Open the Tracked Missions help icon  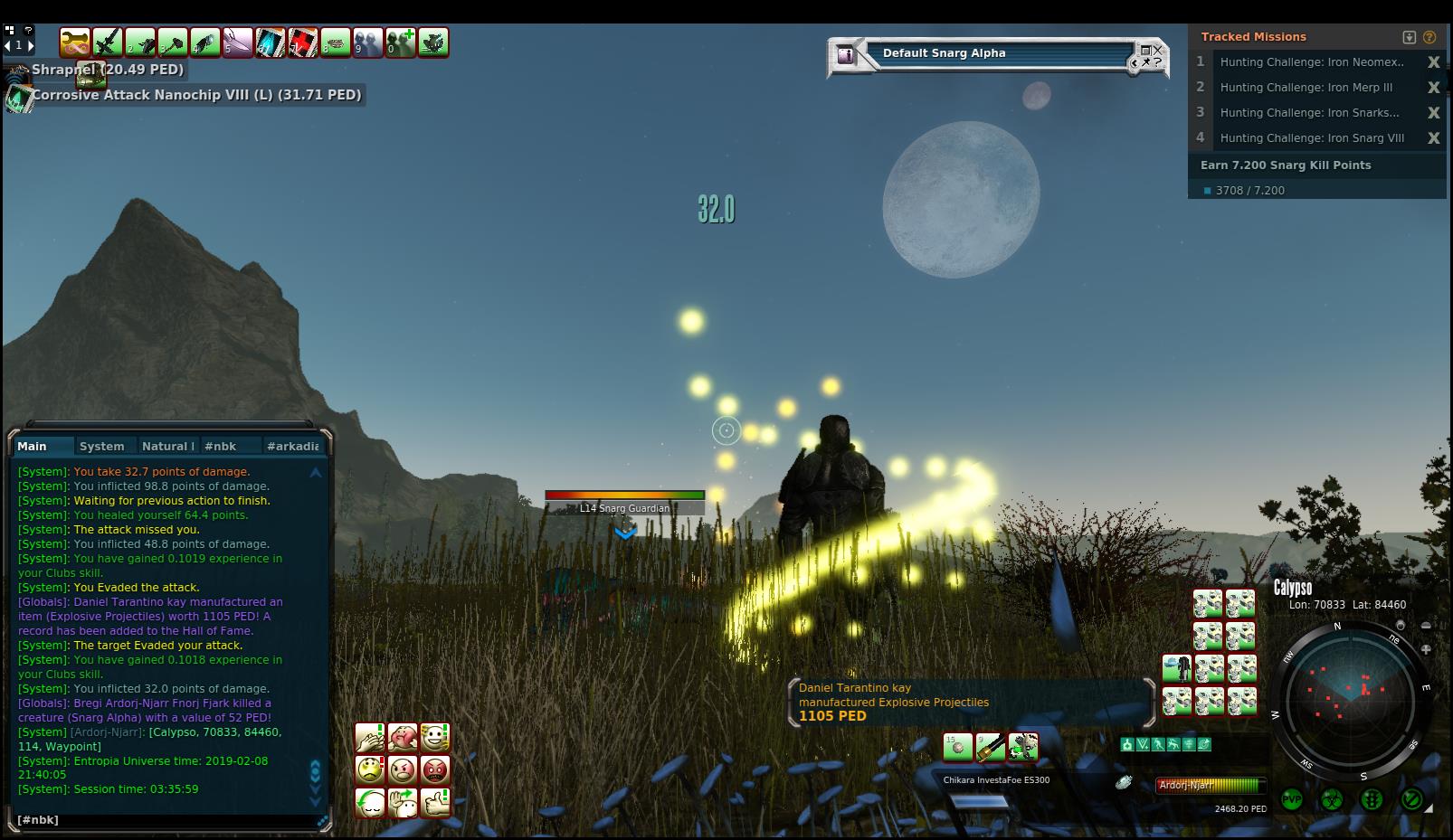(x=1429, y=37)
